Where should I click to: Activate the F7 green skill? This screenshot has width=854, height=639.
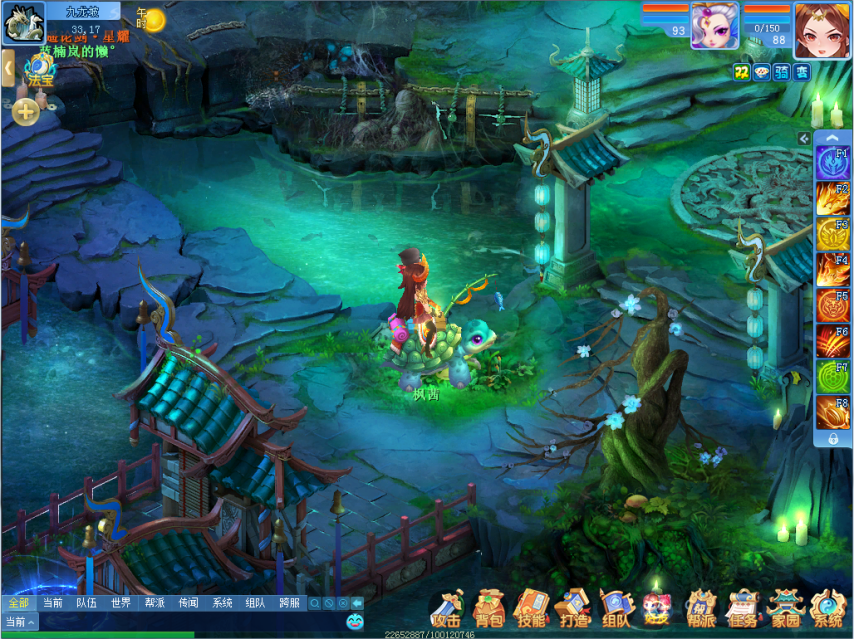click(832, 377)
